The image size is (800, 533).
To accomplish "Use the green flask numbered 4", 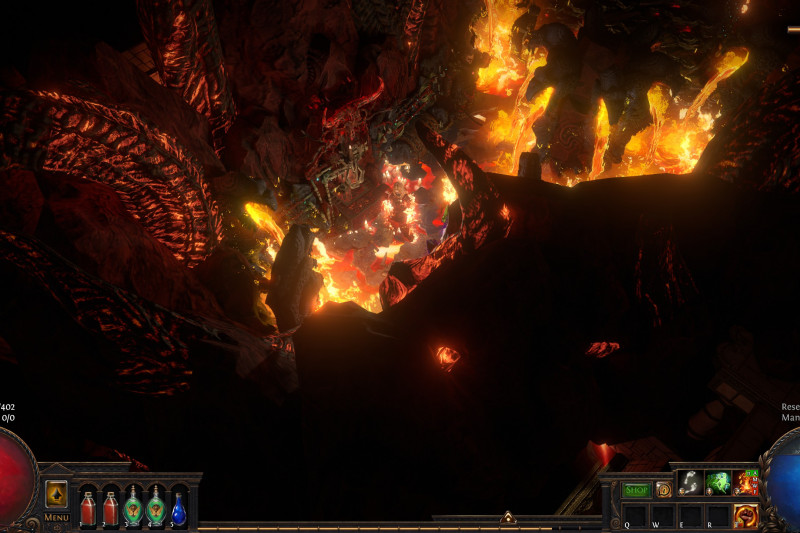I will 155,507.
